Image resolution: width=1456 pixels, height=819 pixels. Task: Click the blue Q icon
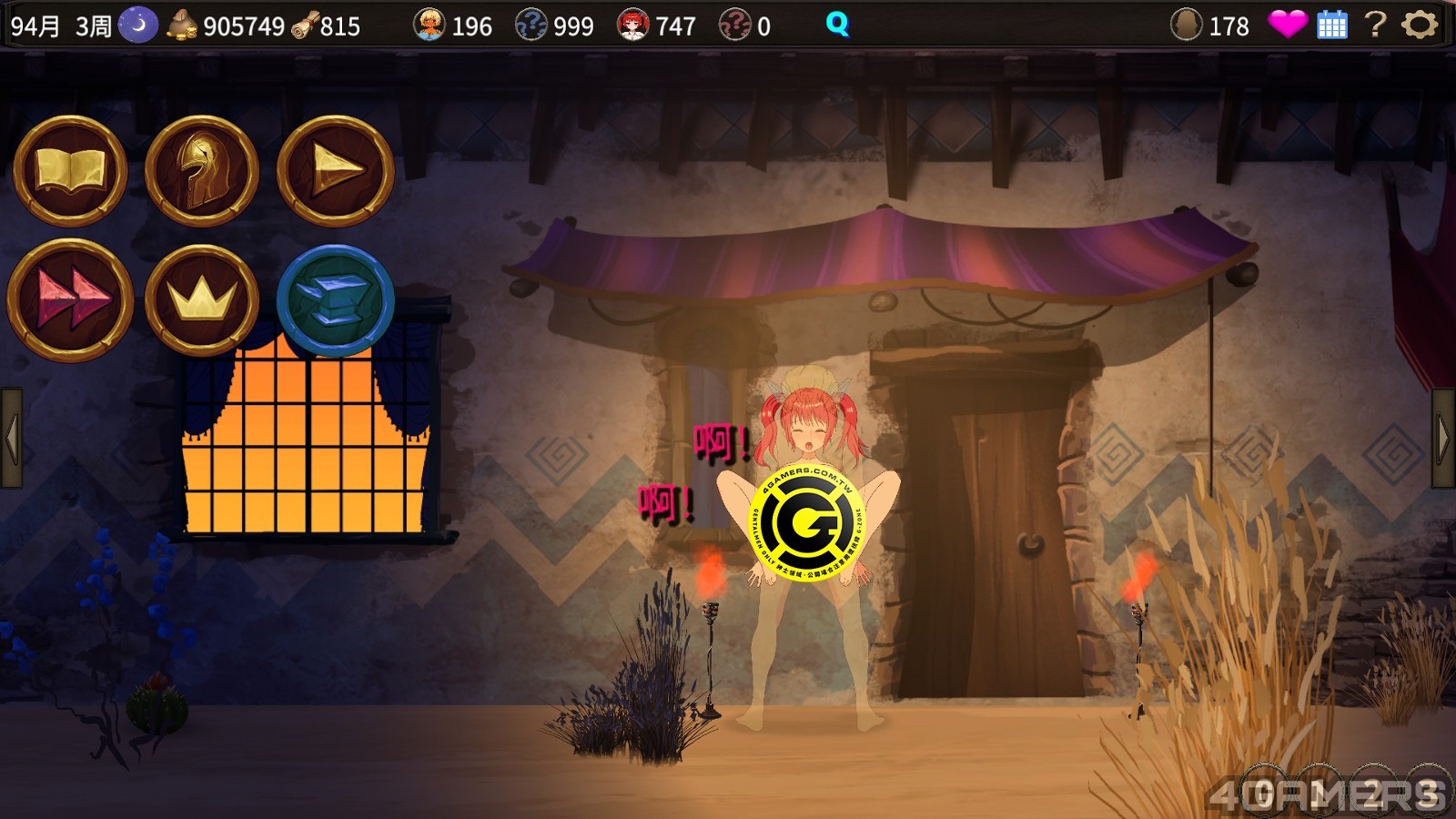click(837, 25)
